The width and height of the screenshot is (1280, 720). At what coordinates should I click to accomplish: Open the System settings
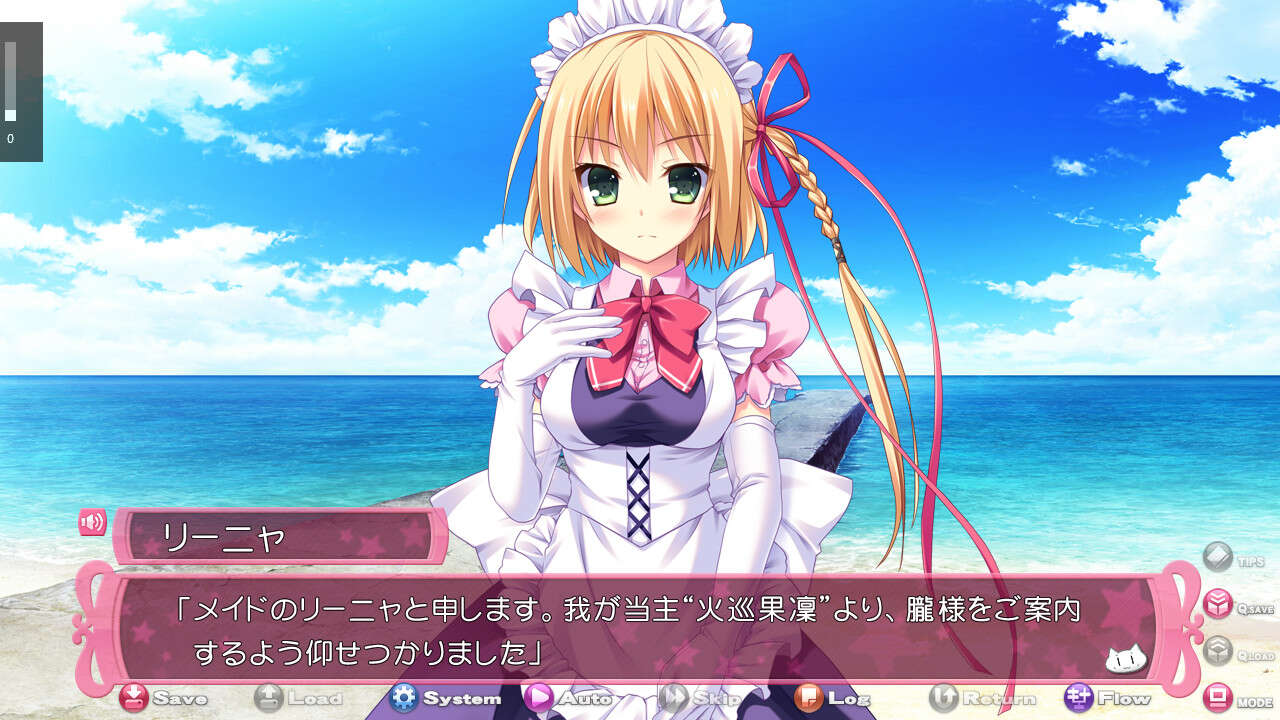click(x=445, y=697)
